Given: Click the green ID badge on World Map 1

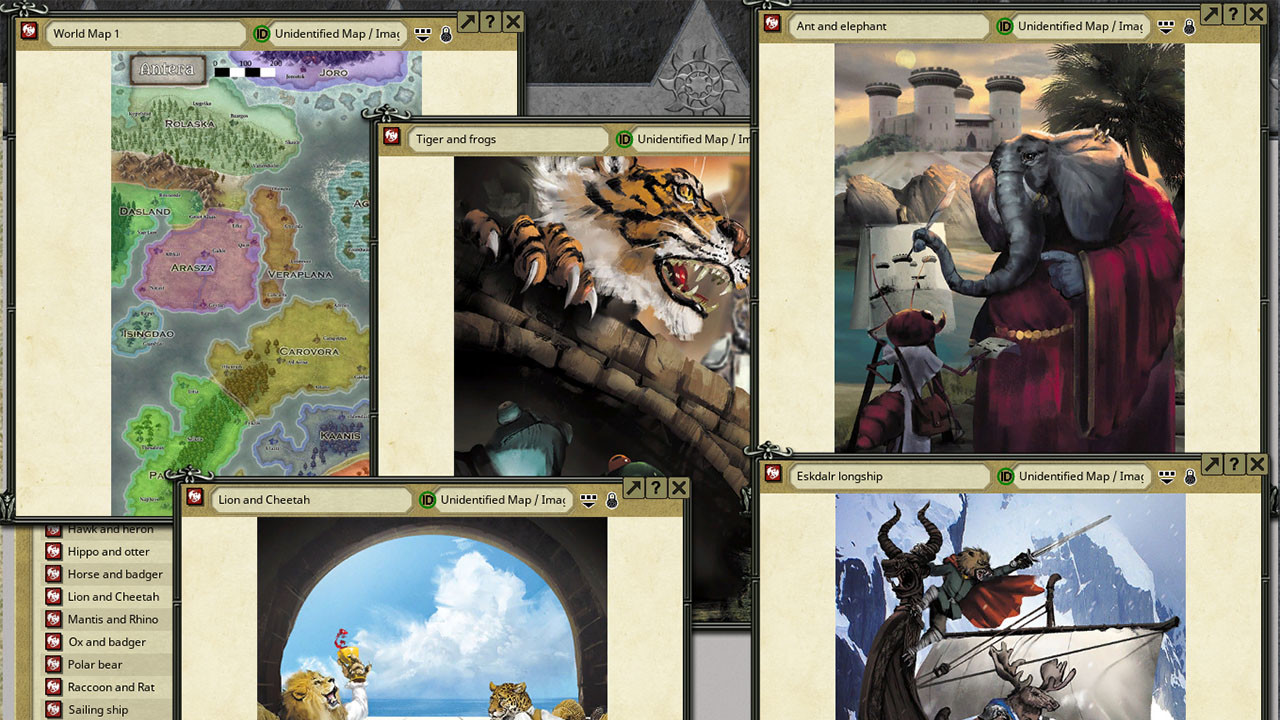Looking at the screenshot, I should 260,33.
